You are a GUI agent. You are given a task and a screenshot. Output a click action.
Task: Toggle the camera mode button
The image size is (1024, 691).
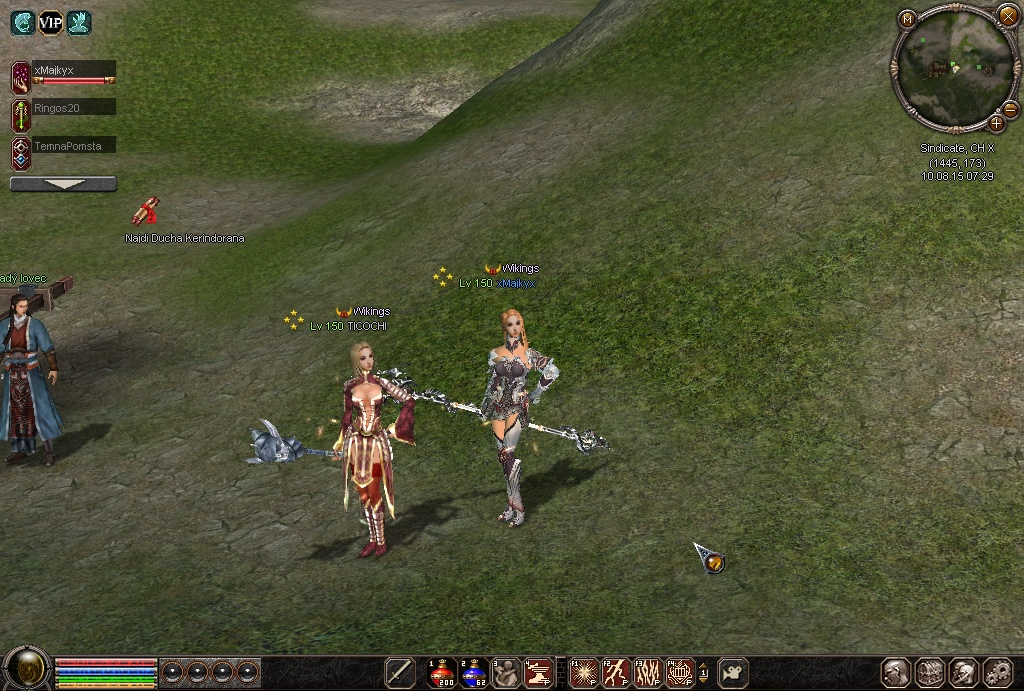point(733,672)
